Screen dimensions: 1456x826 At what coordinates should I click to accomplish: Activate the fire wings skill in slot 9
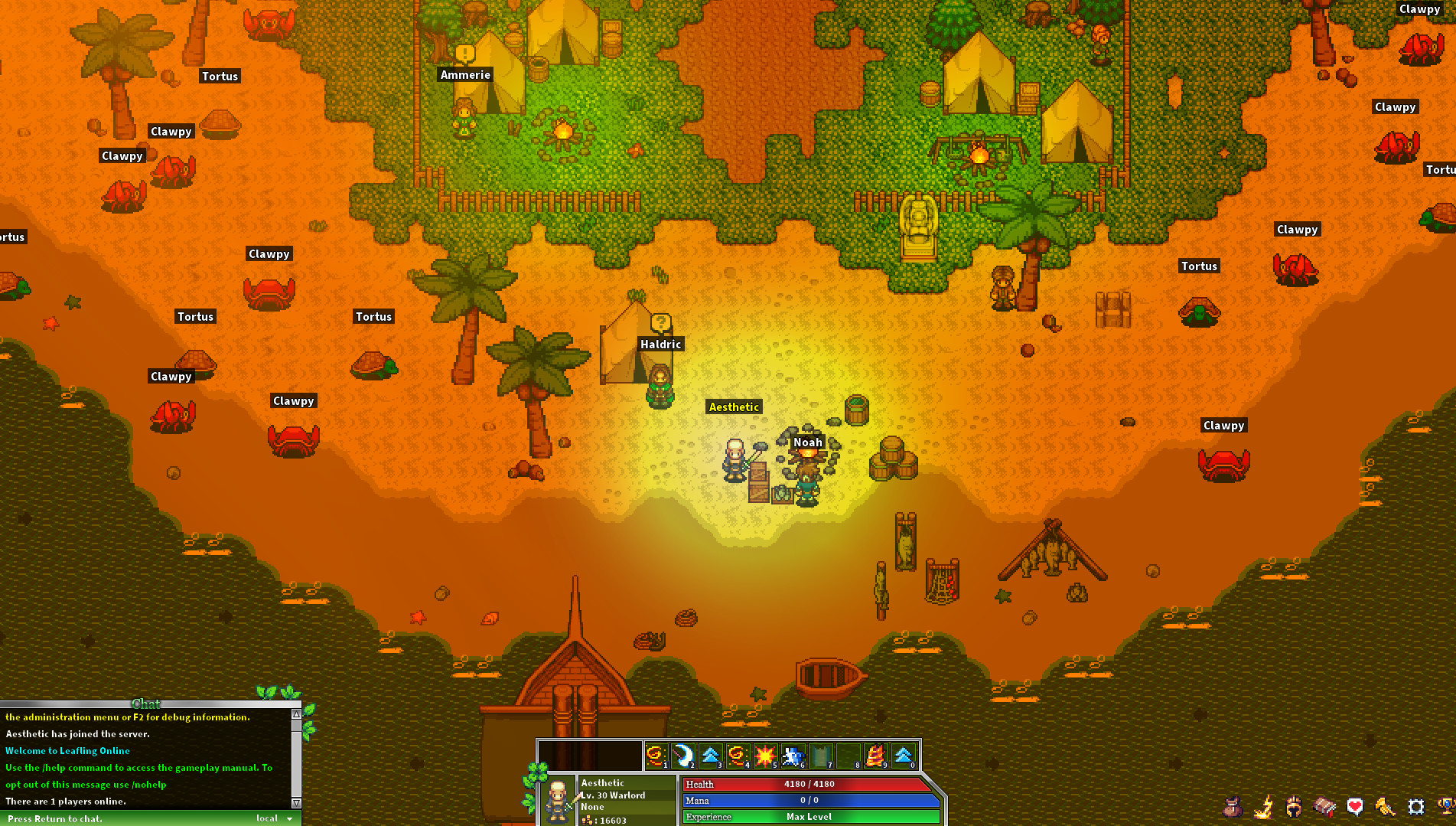[877, 755]
